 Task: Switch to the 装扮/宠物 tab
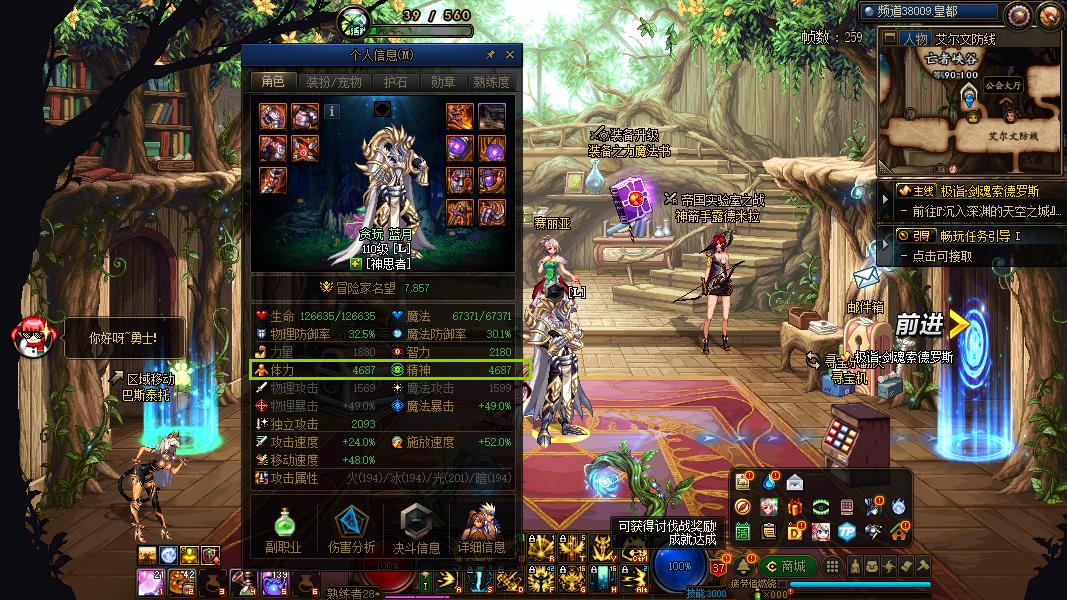coord(334,82)
